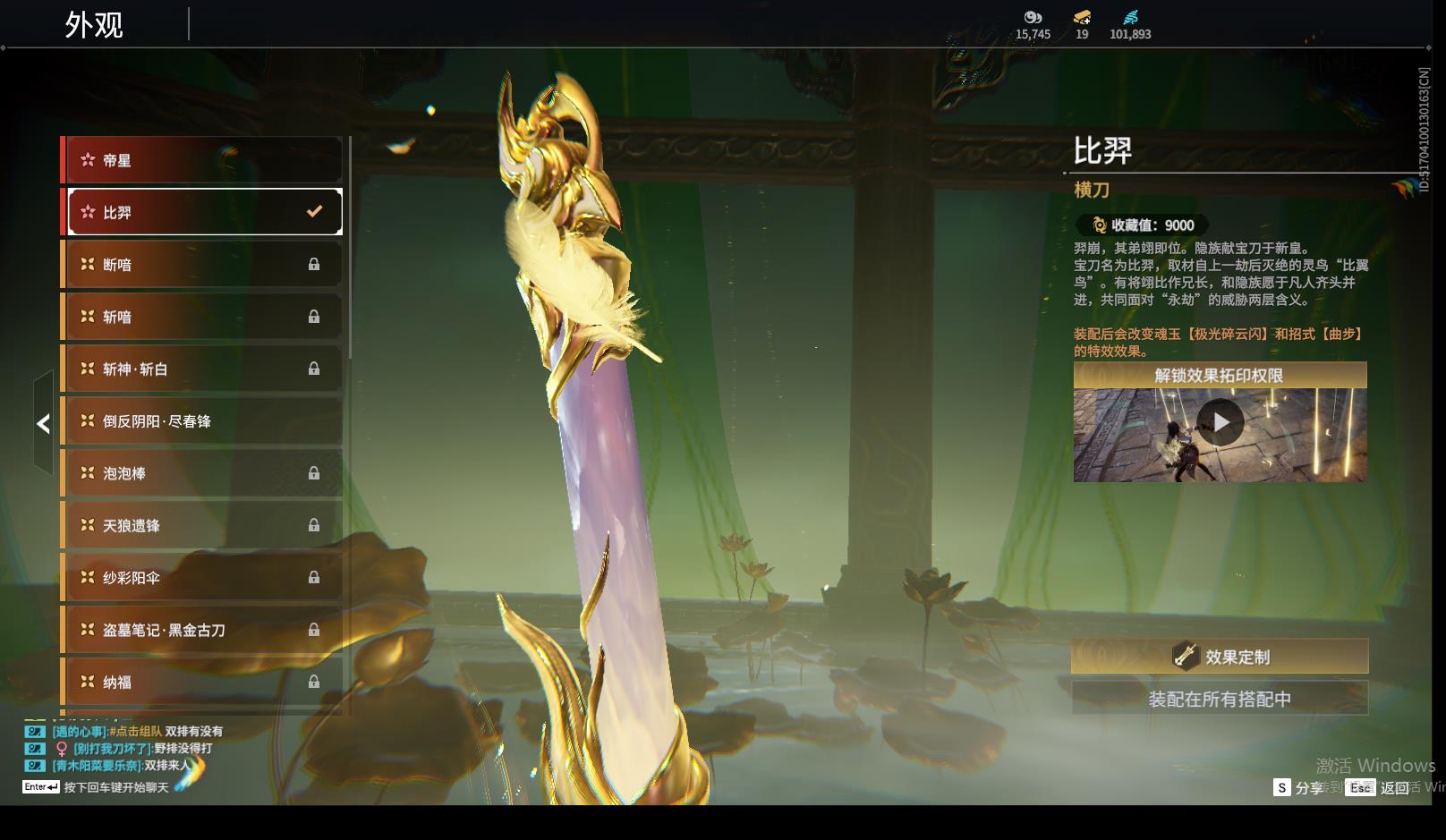
Task: Click 装配在所有搭配中 to equip everywhere
Action: click(1220, 699)
